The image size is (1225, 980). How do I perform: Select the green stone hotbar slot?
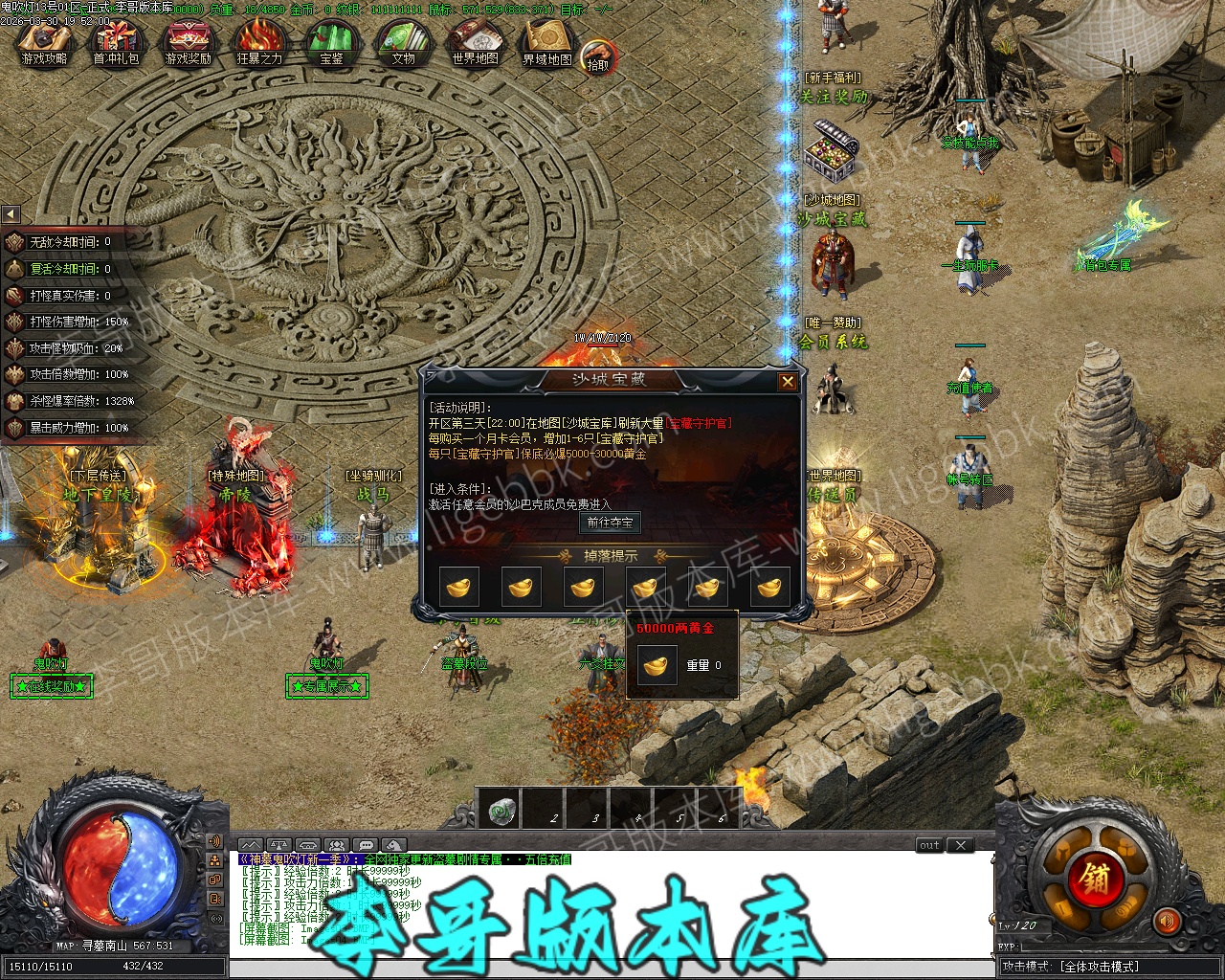(498, 812)
